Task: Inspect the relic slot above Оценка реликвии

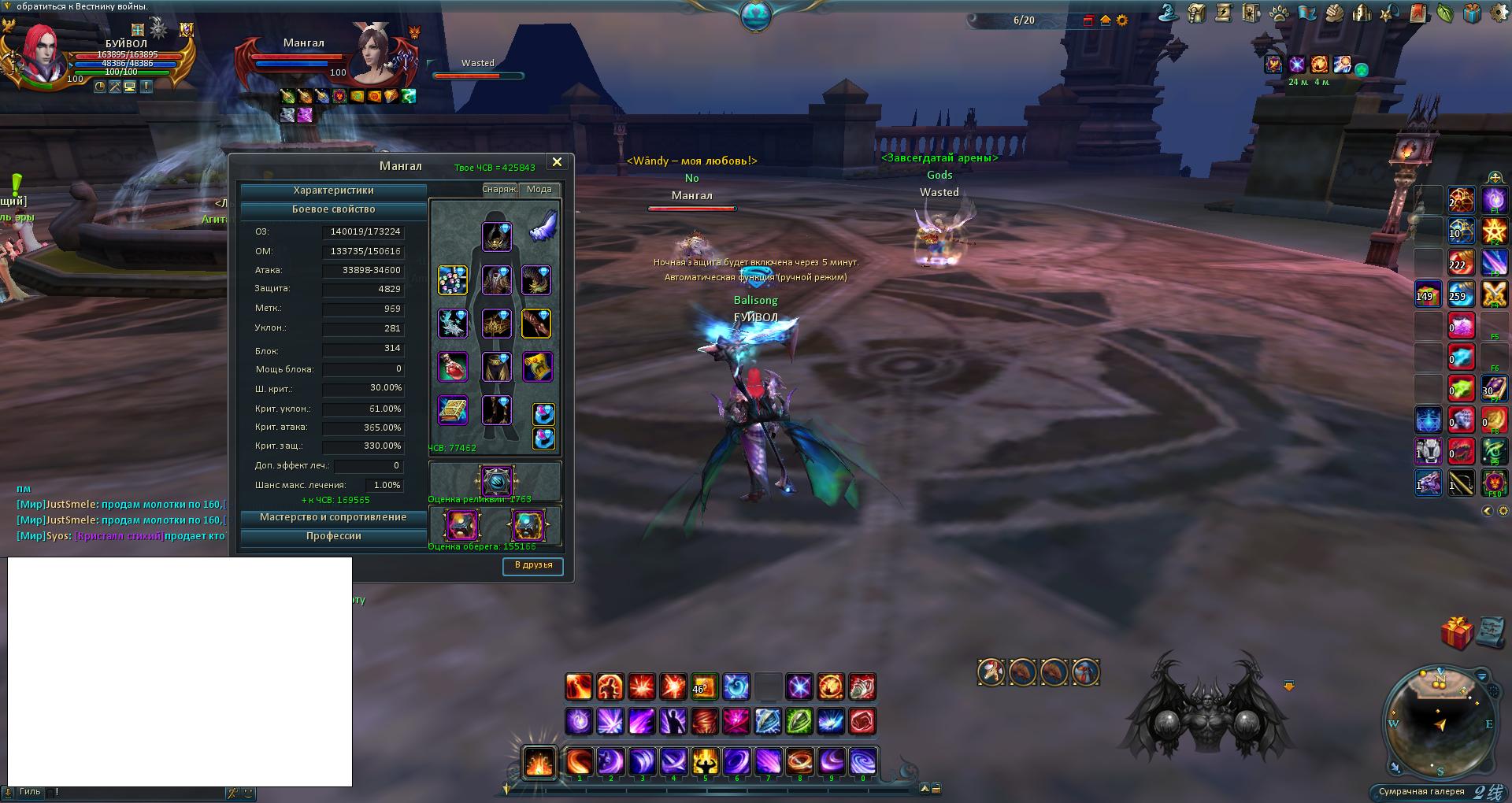Action: click(x=496, y=480)
